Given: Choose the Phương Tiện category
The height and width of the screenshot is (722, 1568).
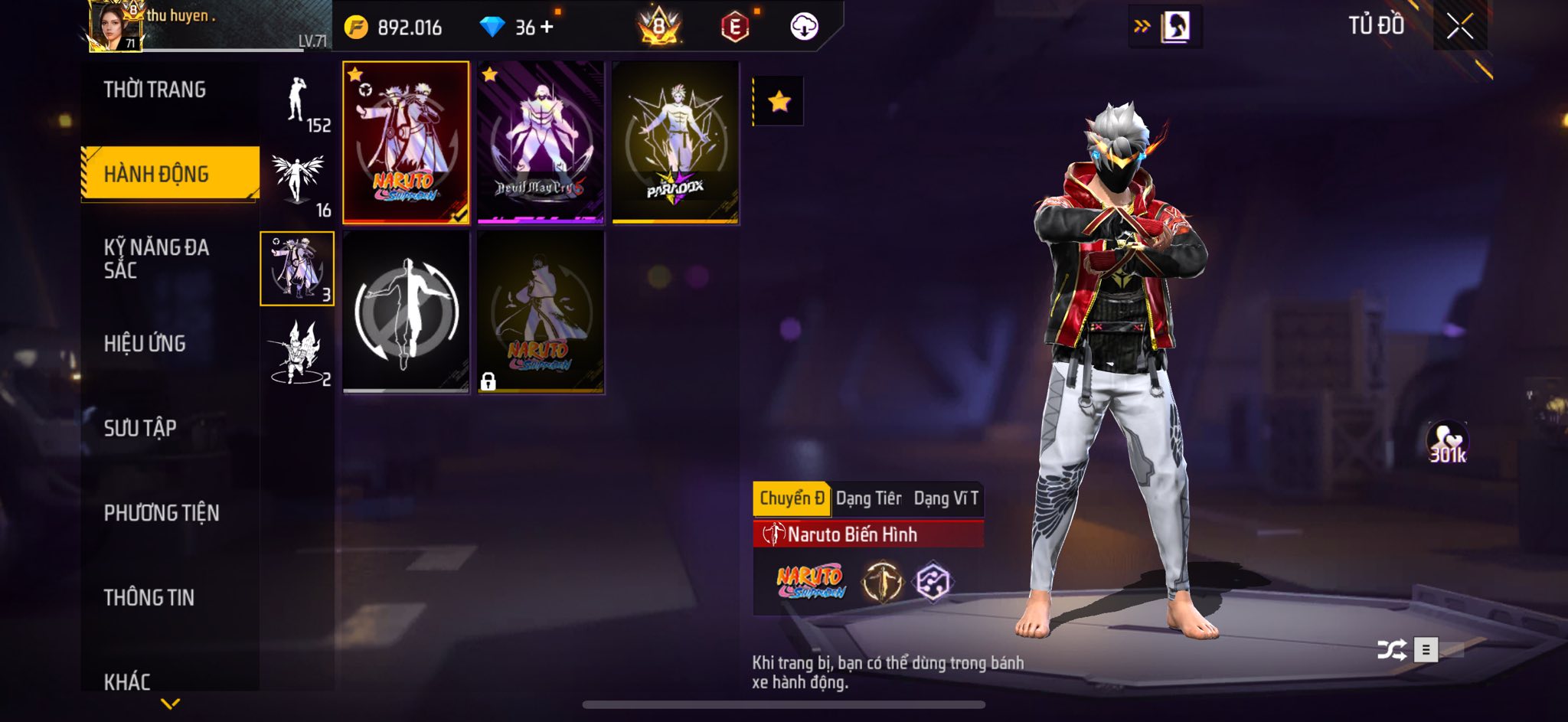Looking at the screenshot, I should [x=162, y=513].
